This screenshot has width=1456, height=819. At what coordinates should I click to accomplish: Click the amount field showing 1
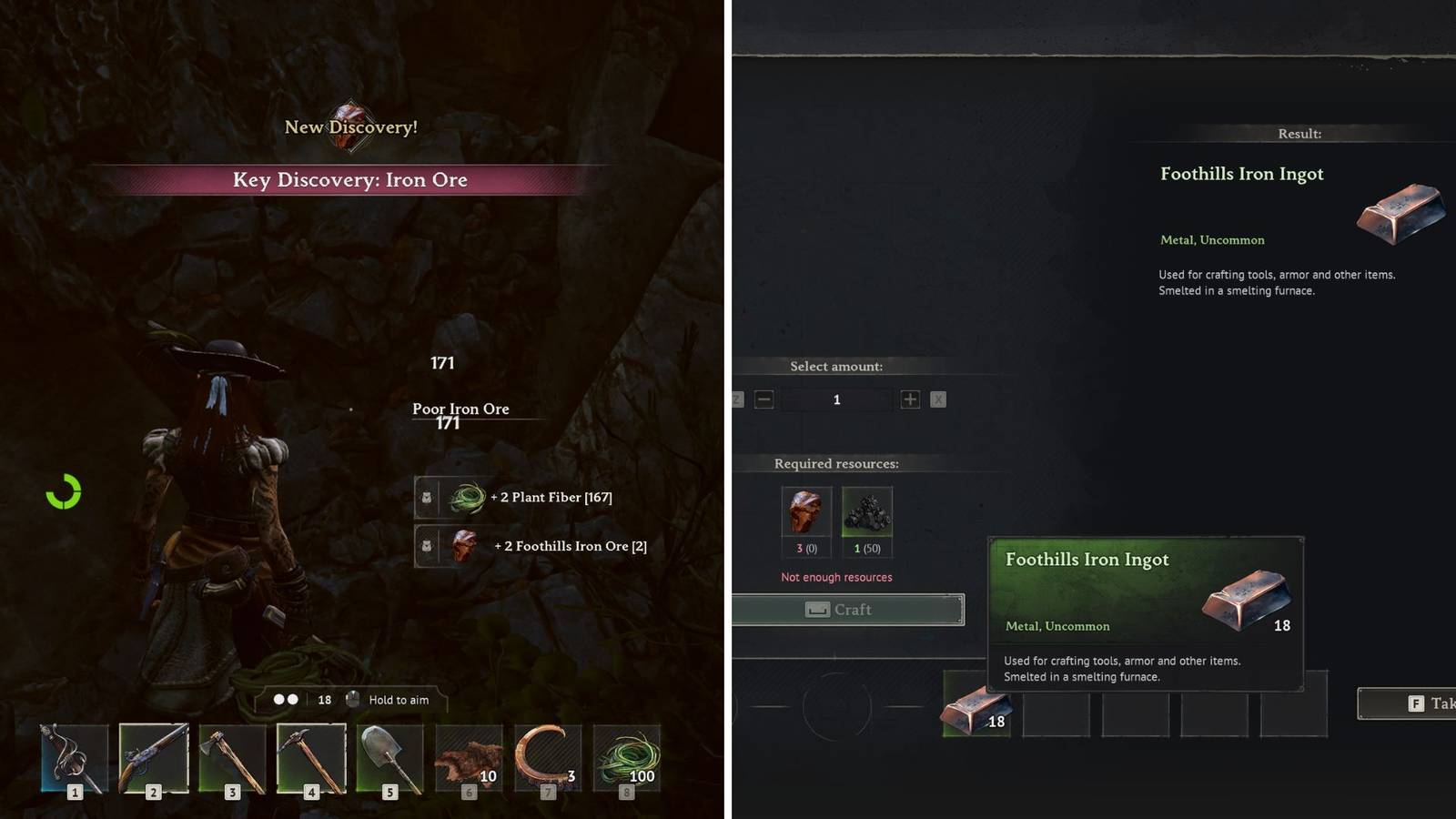pyautogui.click(x=835, y=399)
